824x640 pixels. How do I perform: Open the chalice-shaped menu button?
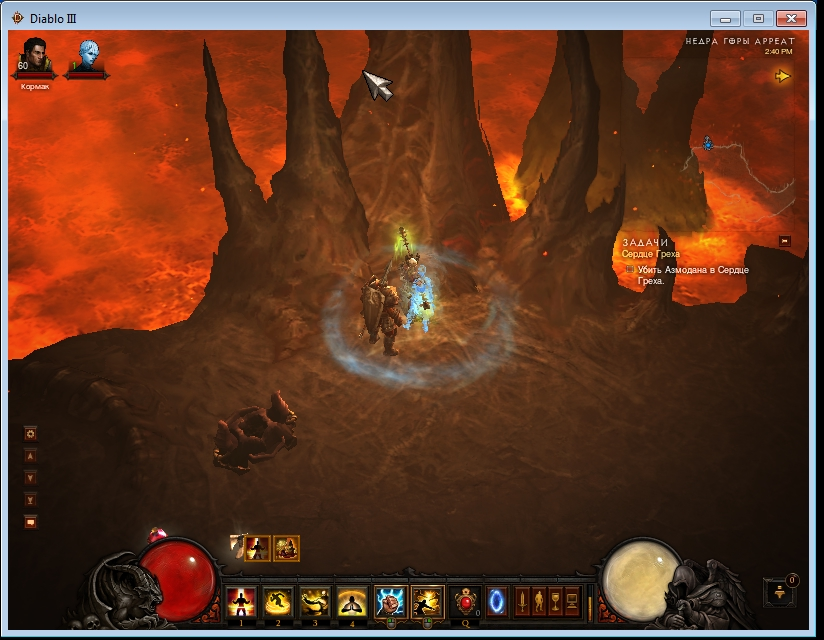(555, 601)
